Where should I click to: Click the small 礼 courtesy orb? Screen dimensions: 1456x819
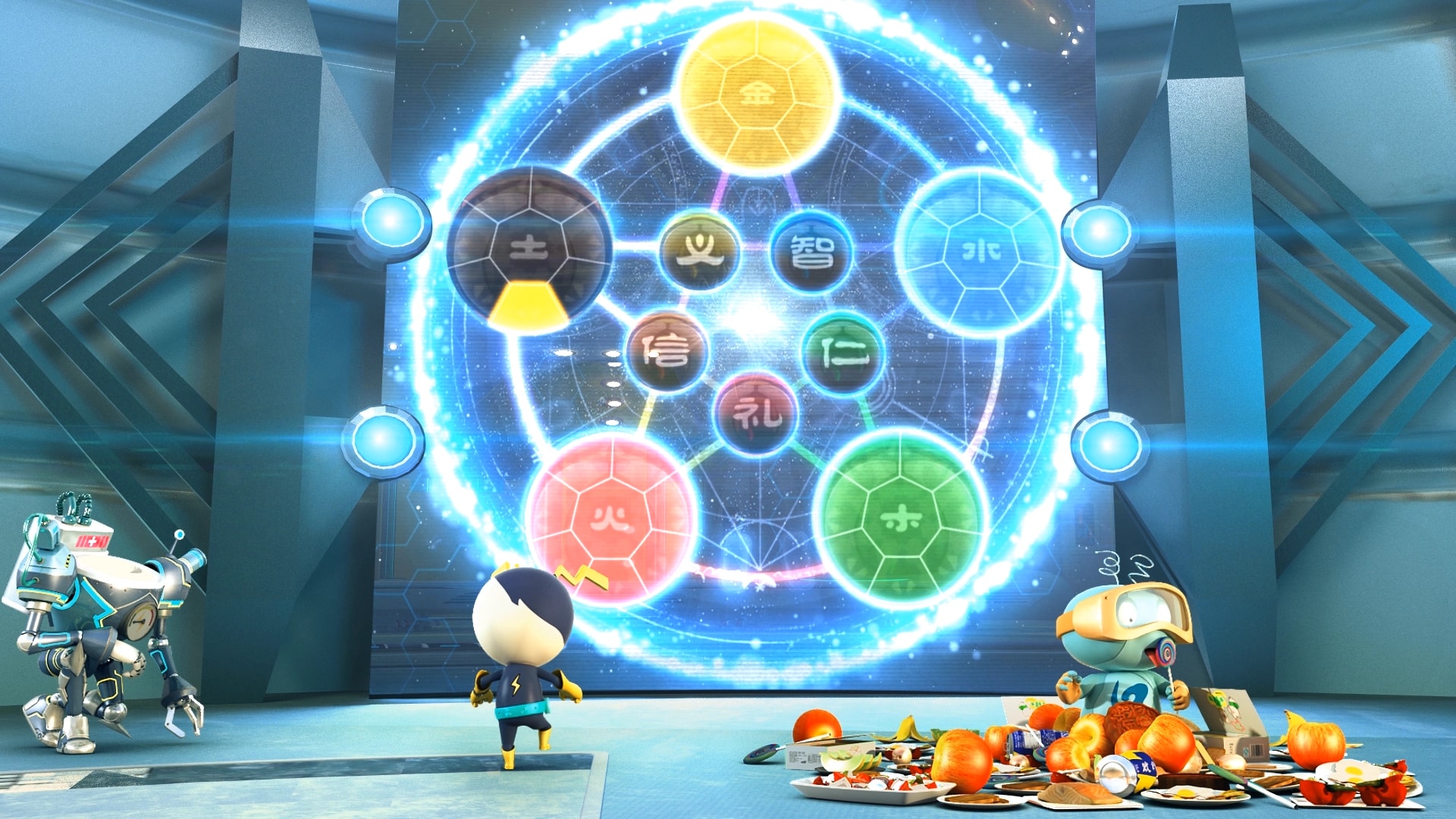(756, 414)
